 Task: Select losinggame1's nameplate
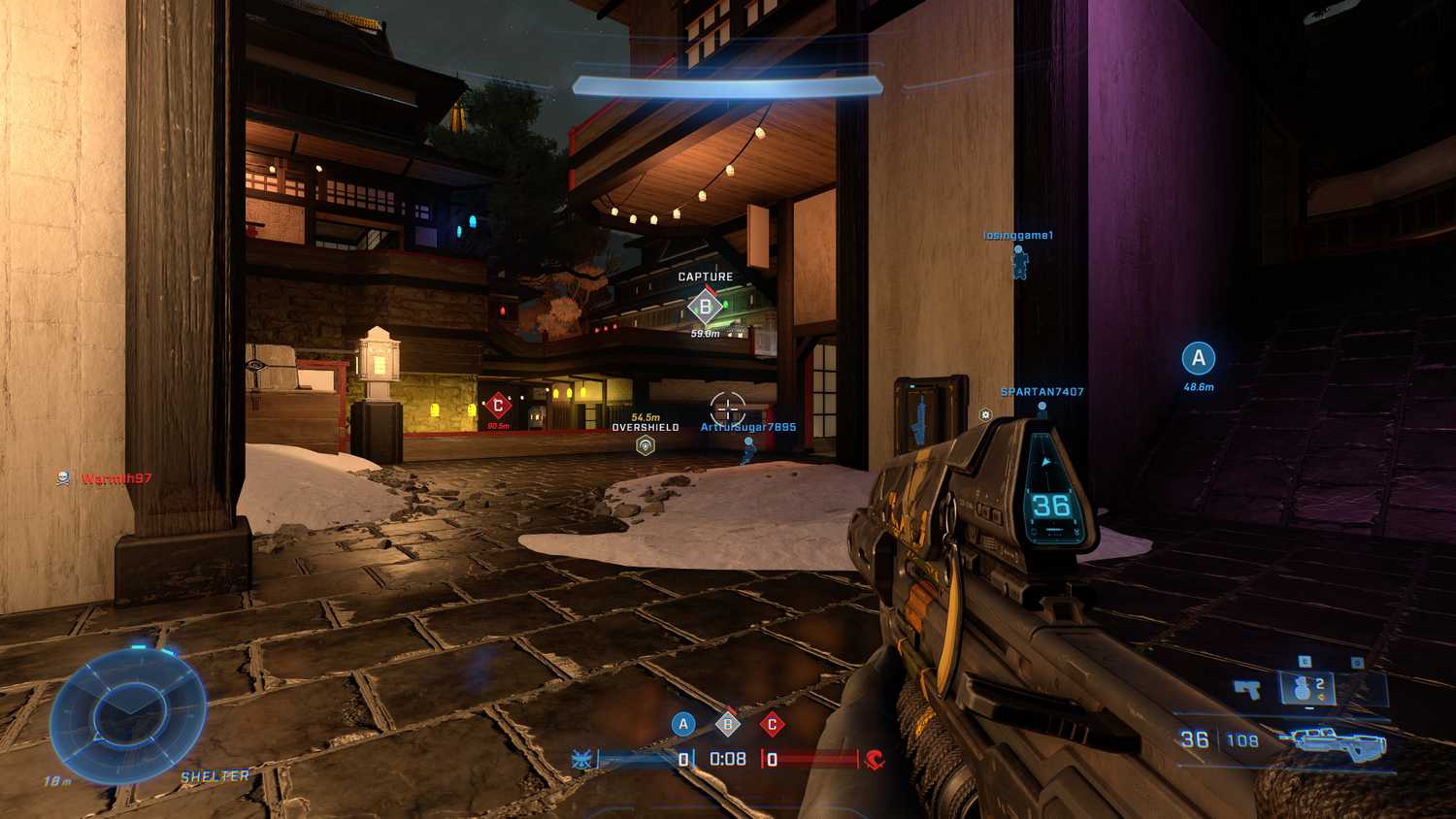[x=1018, y=233]
